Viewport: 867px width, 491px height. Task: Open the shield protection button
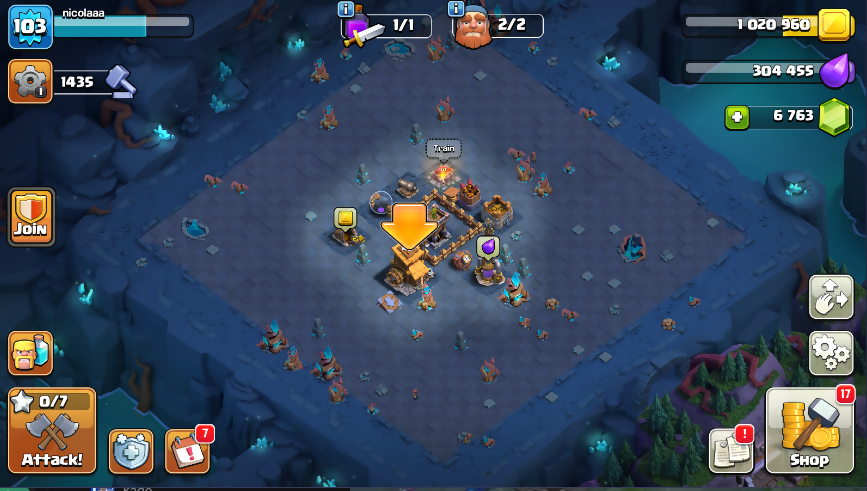131,452
